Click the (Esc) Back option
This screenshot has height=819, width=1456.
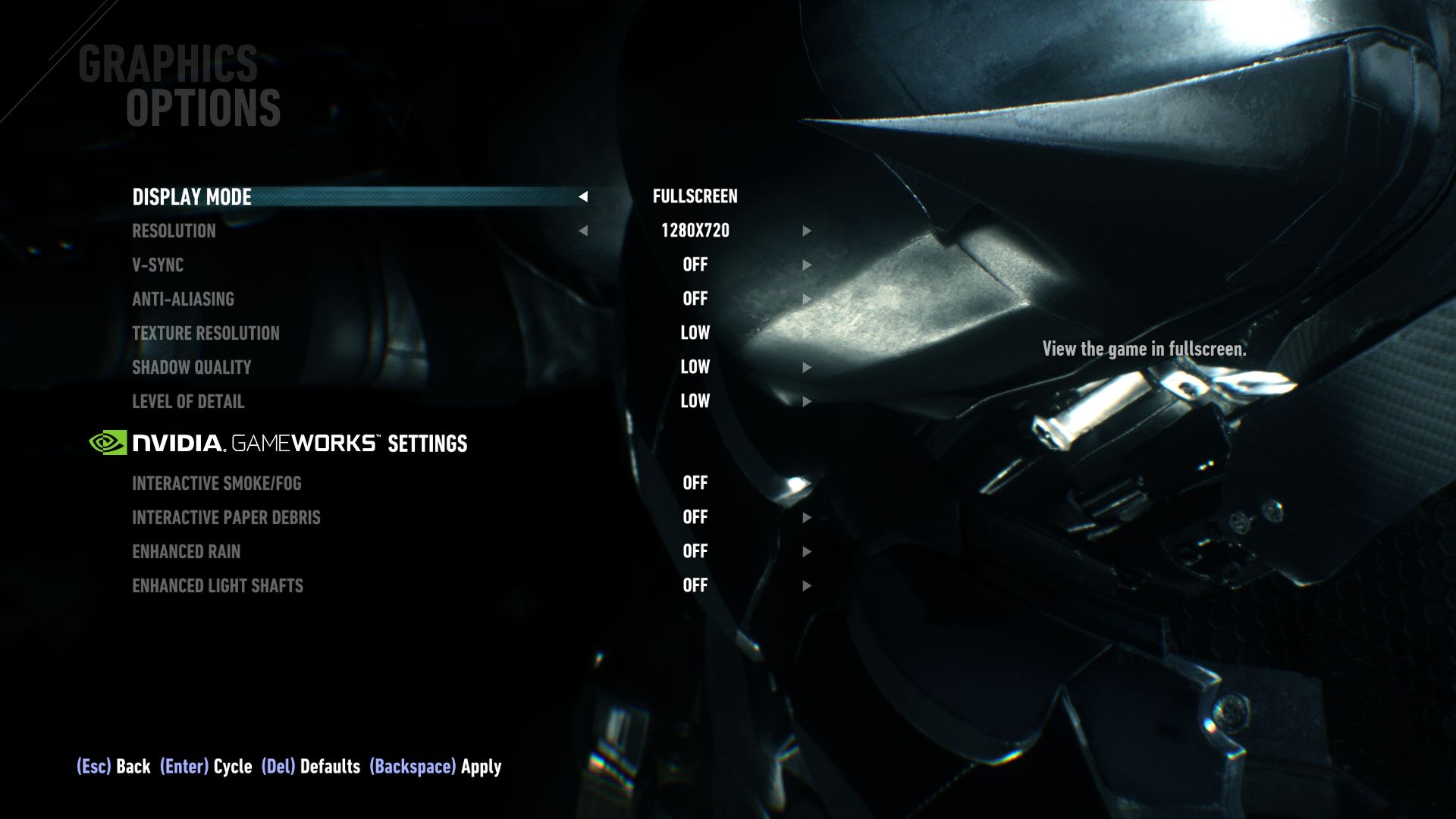coord(112,767)
